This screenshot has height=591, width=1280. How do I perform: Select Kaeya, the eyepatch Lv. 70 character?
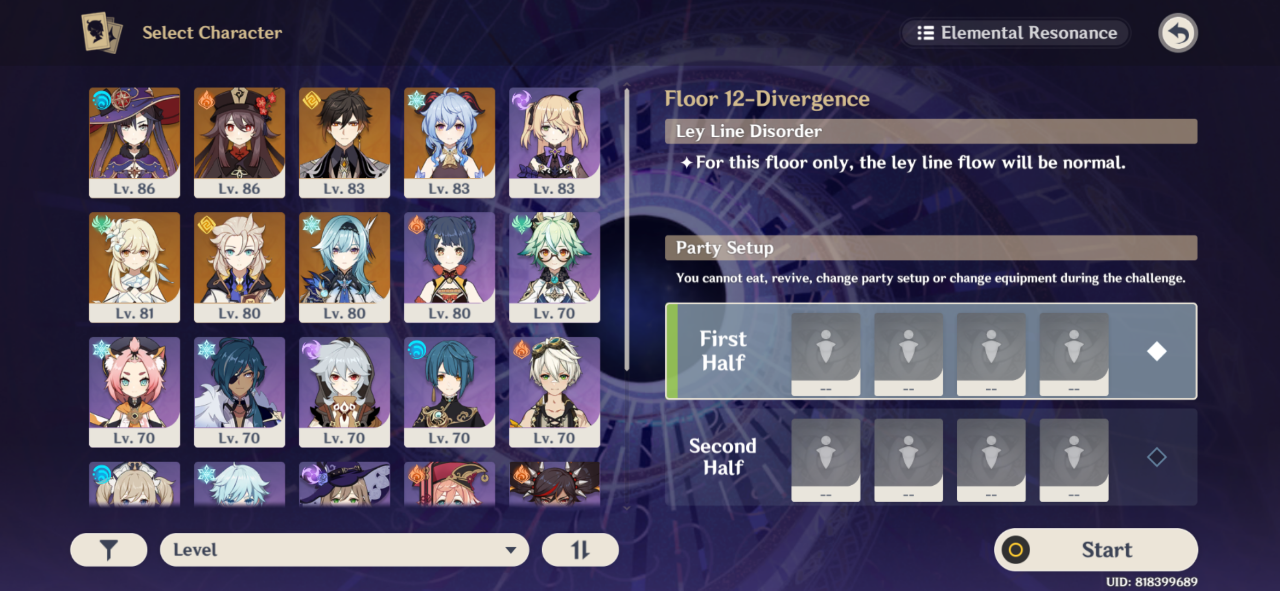[x=240, y=391]
